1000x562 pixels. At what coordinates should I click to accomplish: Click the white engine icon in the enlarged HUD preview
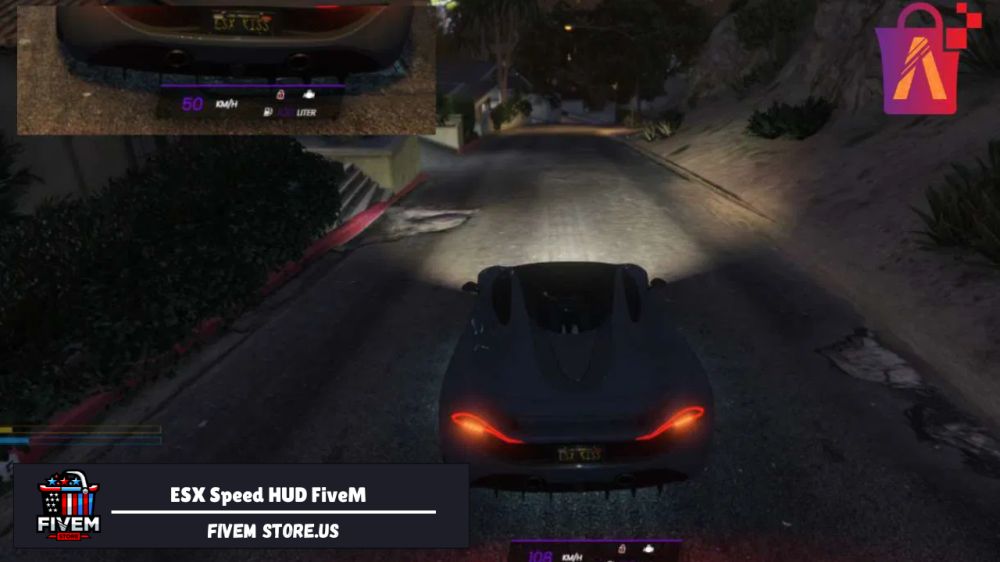308,94
